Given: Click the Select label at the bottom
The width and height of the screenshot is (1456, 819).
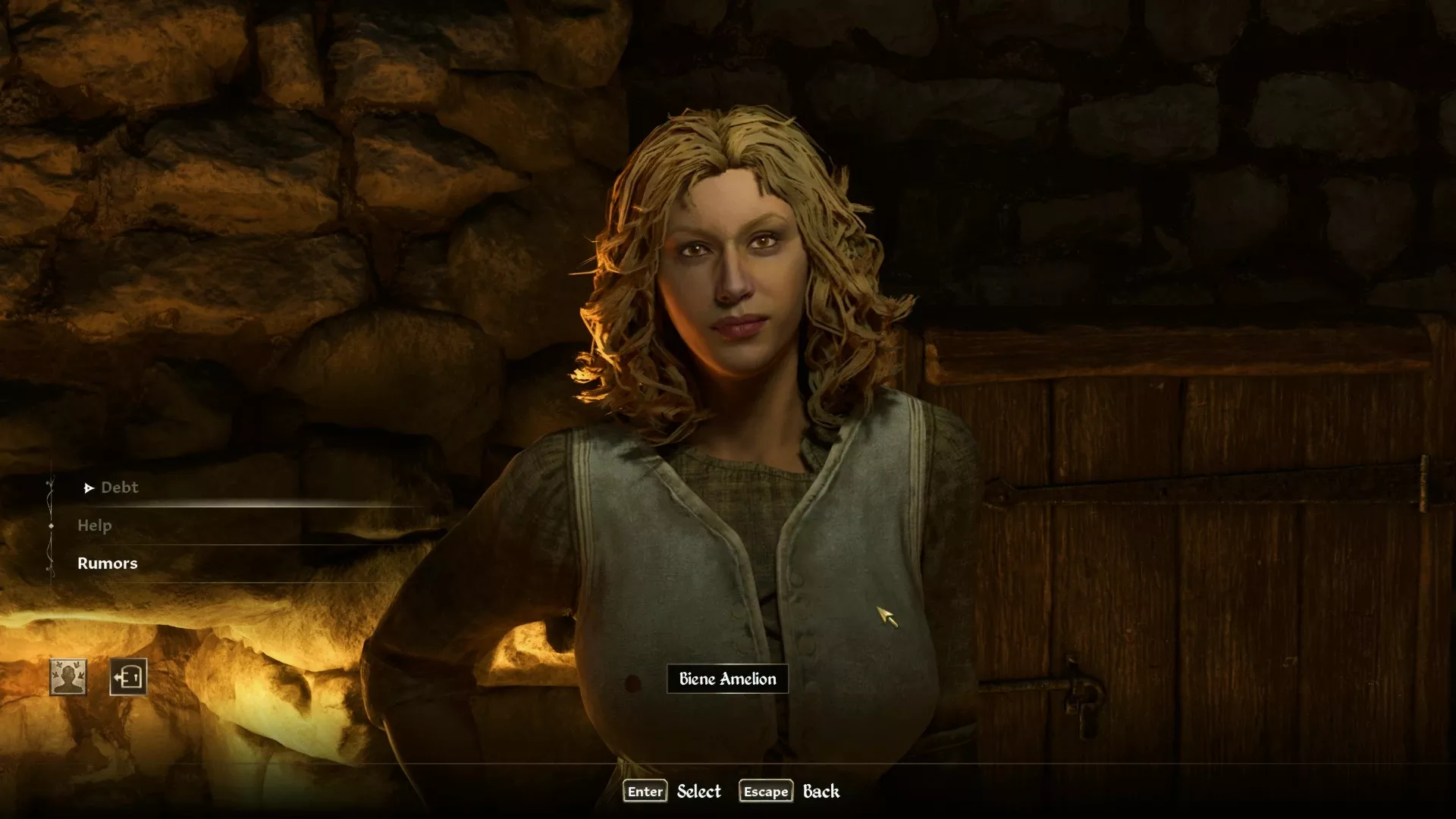Looking at the screenshot, I should [699, 791].
